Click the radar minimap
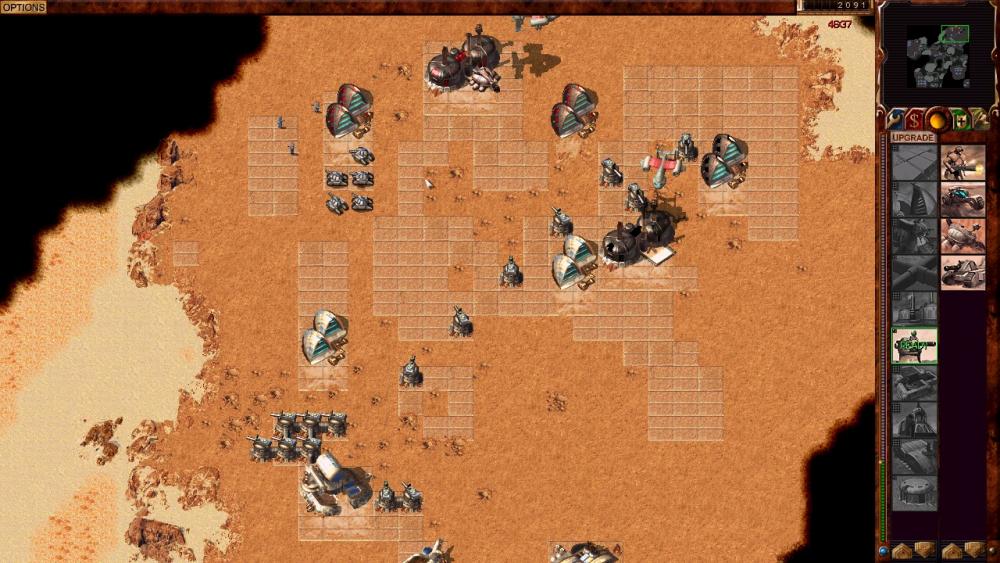Viewport: 1000px width, 563px height. (938, 49)
